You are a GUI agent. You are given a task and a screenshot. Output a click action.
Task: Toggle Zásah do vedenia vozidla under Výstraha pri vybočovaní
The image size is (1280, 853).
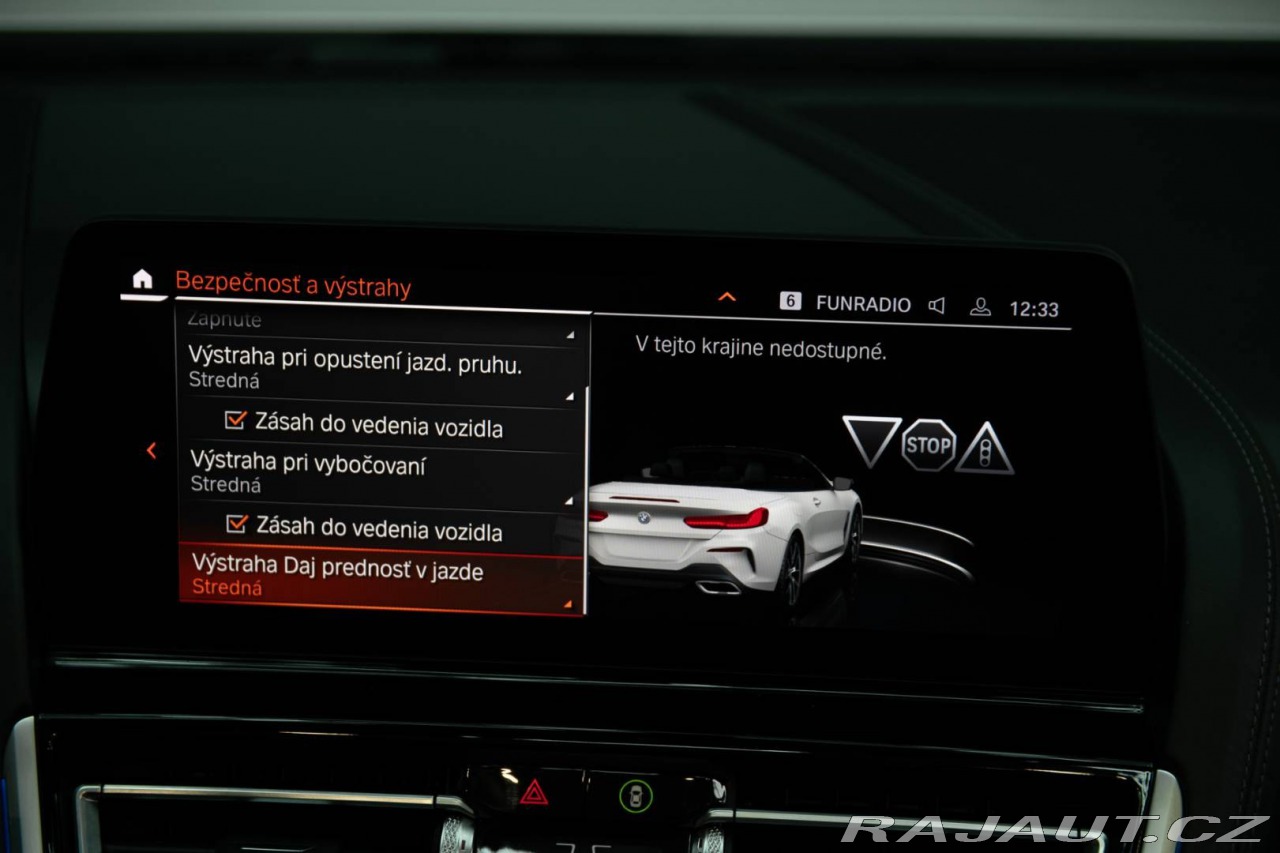237,524
